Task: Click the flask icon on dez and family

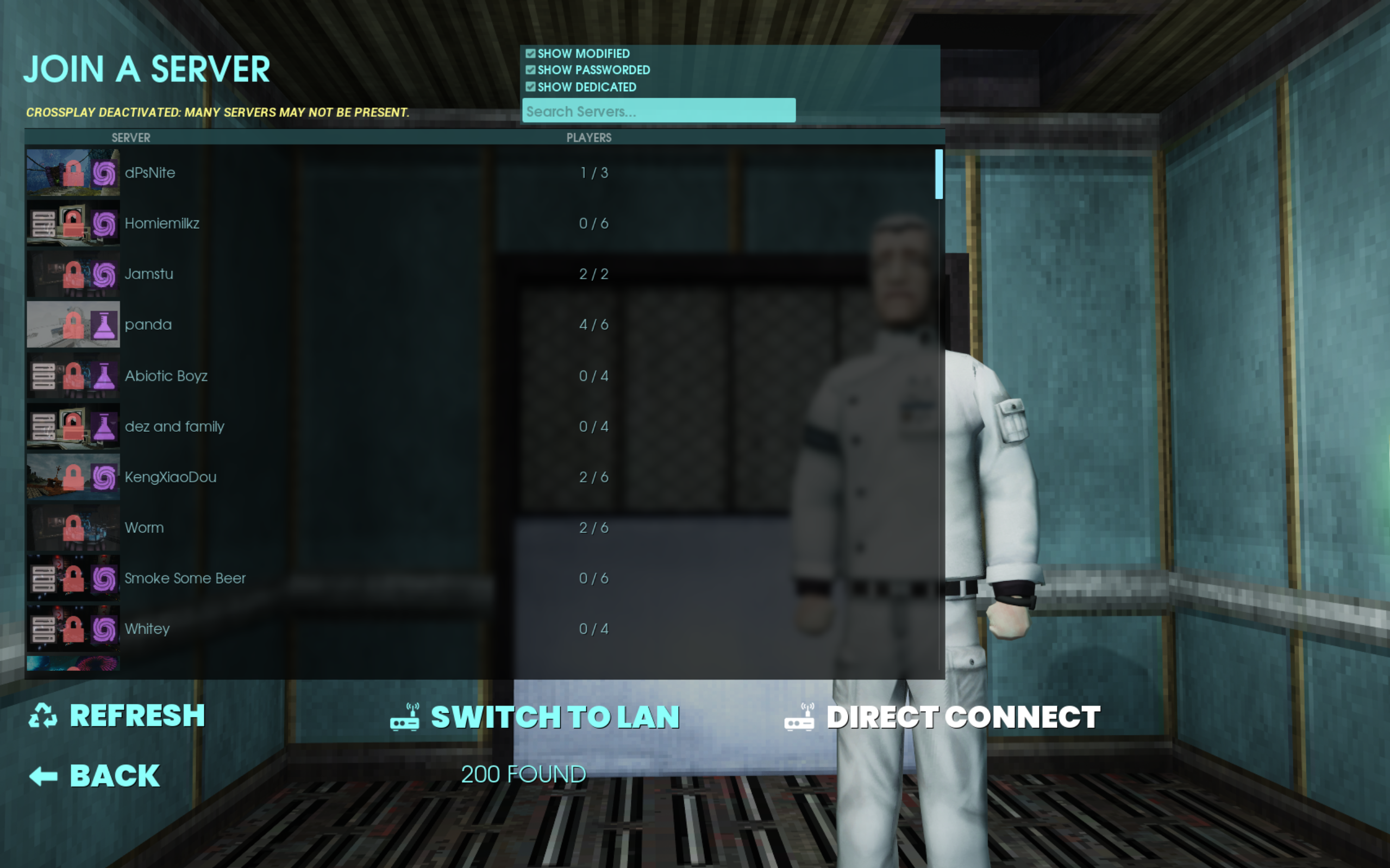Action: tap(105, 426)
